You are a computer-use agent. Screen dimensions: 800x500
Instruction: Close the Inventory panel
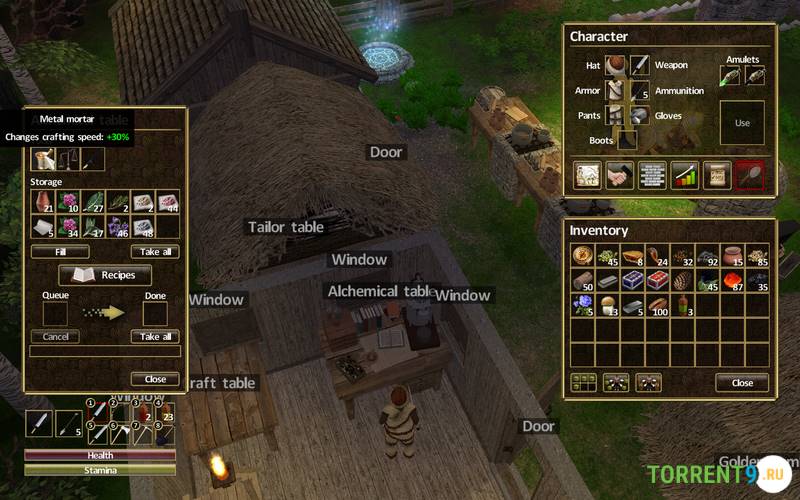pos(742,382)
